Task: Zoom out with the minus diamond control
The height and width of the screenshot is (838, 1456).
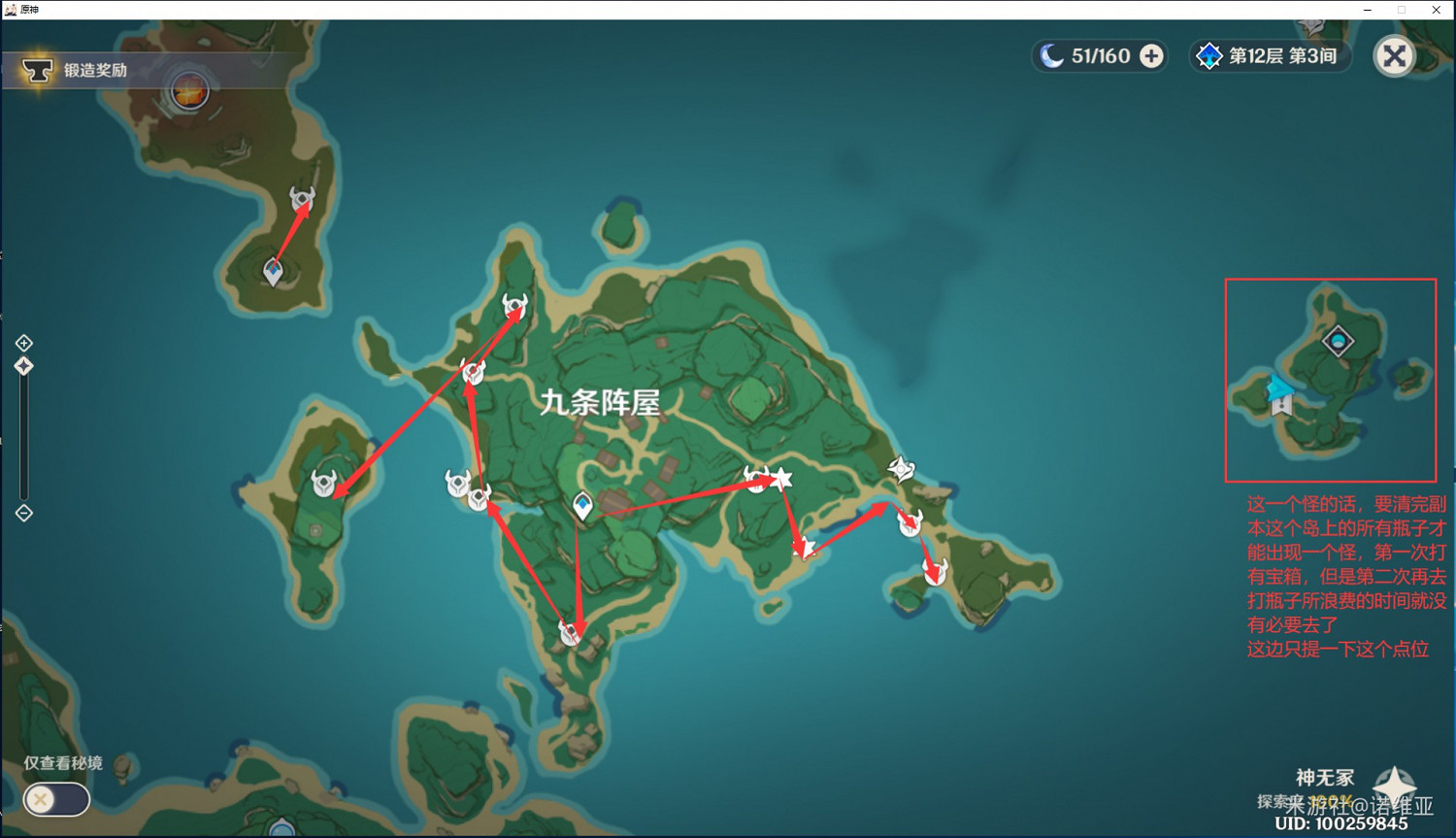Action: tap(23, 513)
